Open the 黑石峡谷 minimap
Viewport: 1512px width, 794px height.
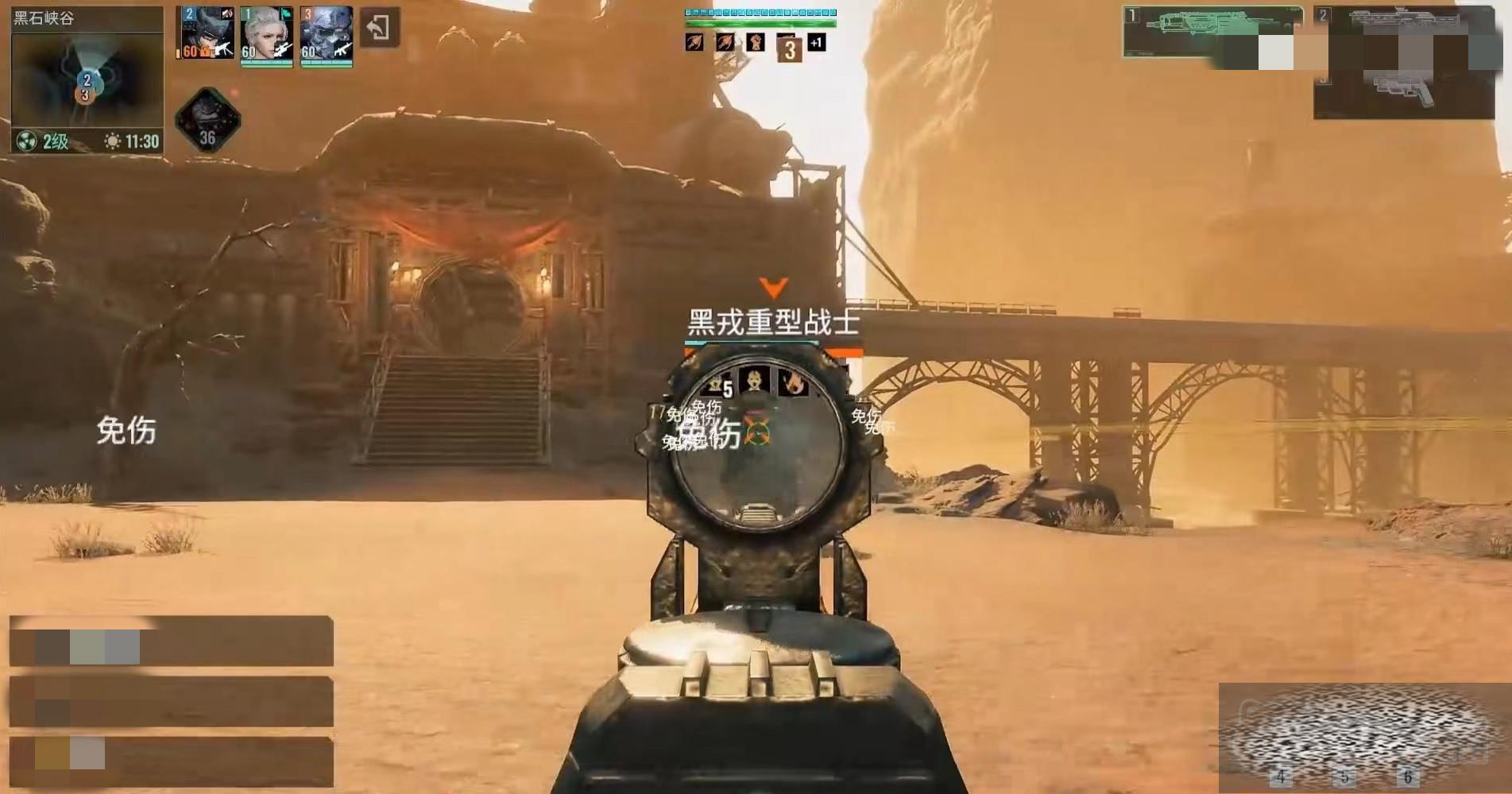pos(86,80)
